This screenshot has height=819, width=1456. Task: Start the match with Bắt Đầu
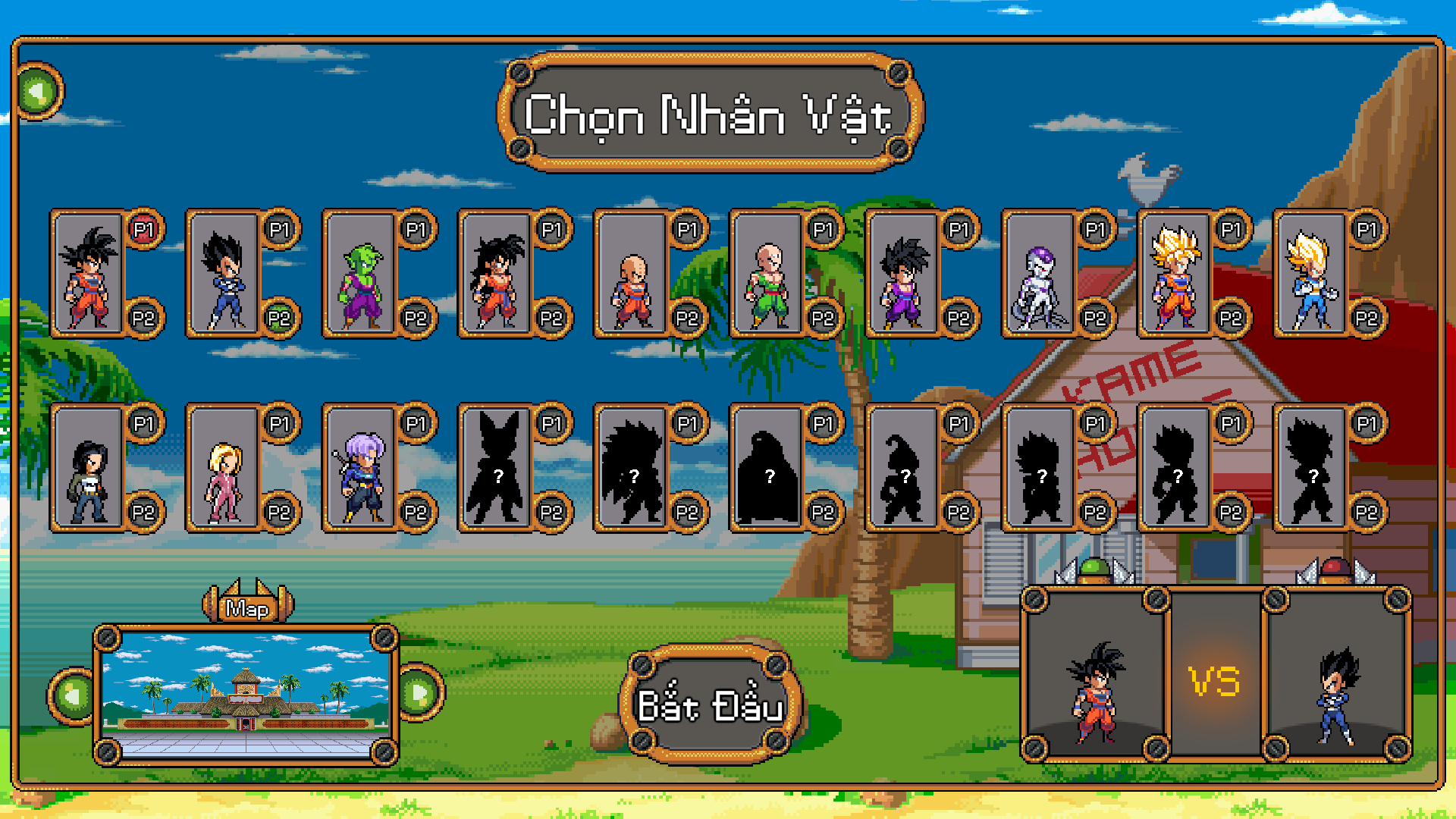click(710, 704)
